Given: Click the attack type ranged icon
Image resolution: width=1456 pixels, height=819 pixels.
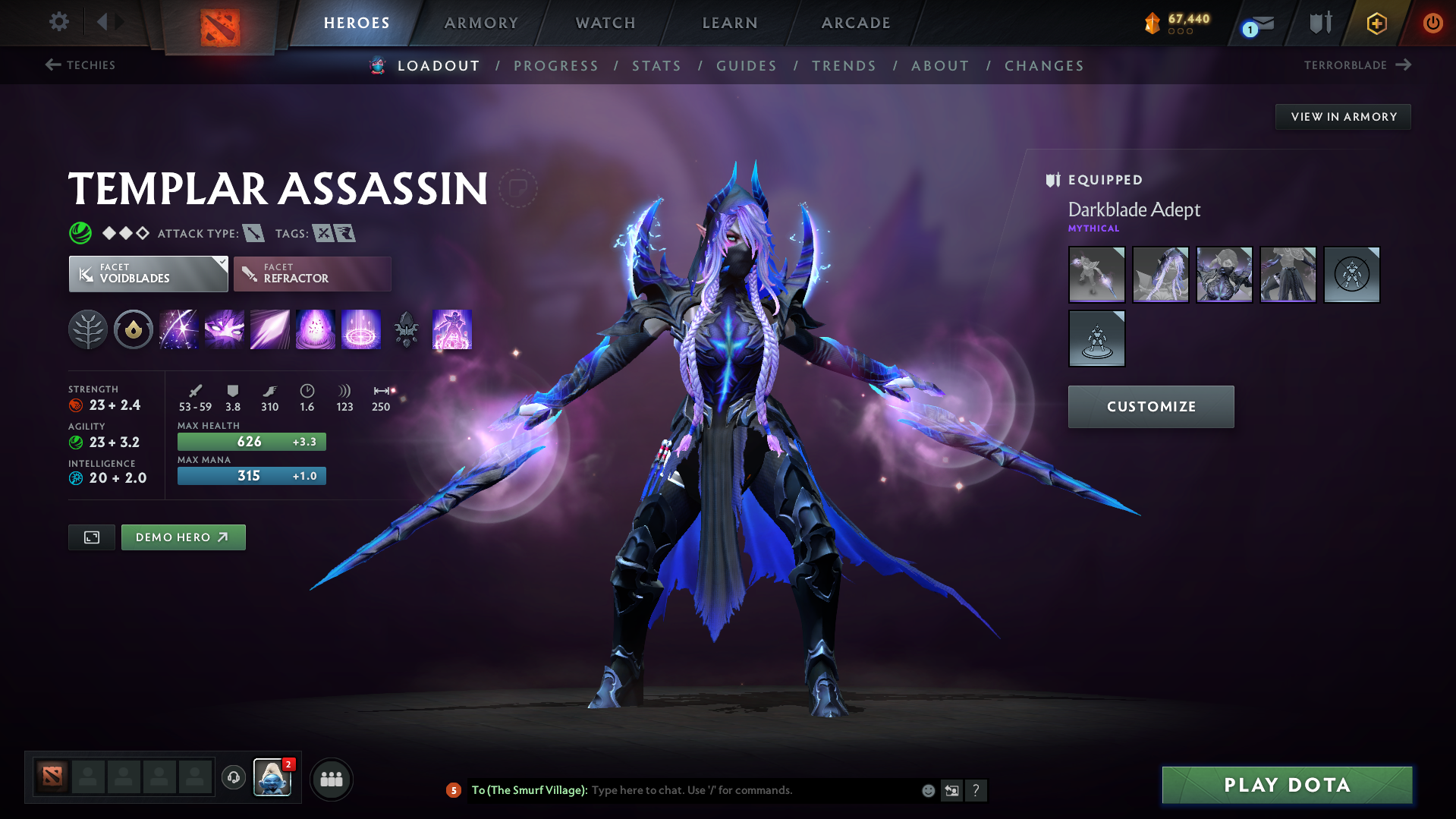Looking at the screenshot, I should click(x=253, y=233).
